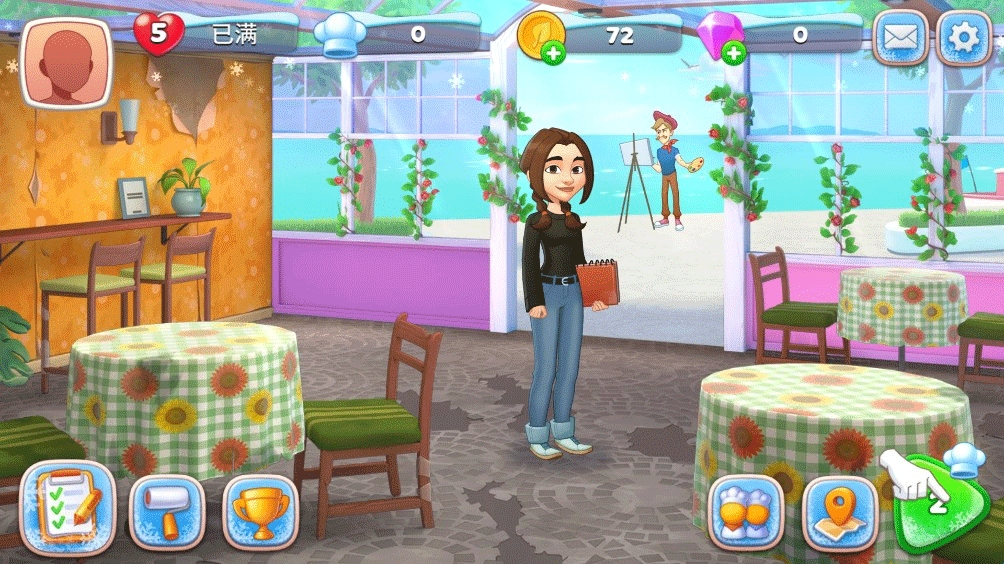This screenshot has width=1004, height=564.
Task: Open the paint roller decoration menu
Action: [166, 511]
